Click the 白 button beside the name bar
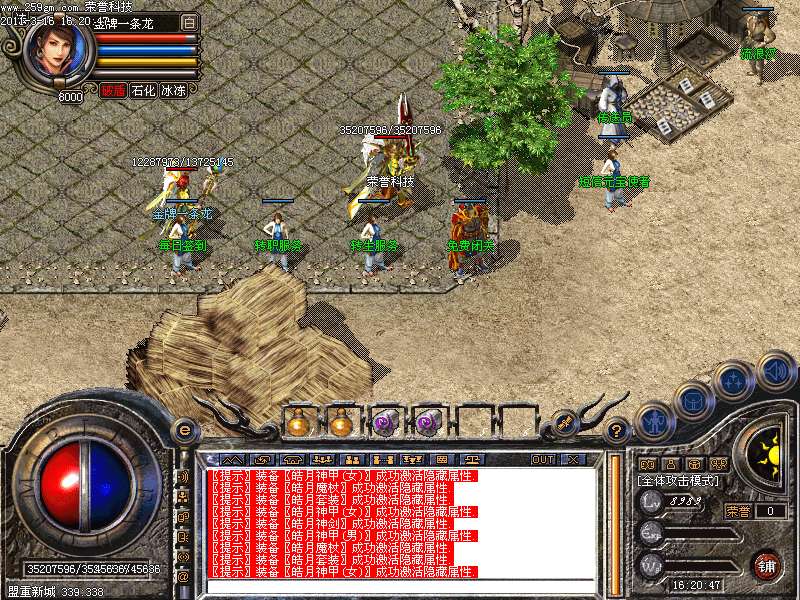The image size is (800, 600). (190, 22)
